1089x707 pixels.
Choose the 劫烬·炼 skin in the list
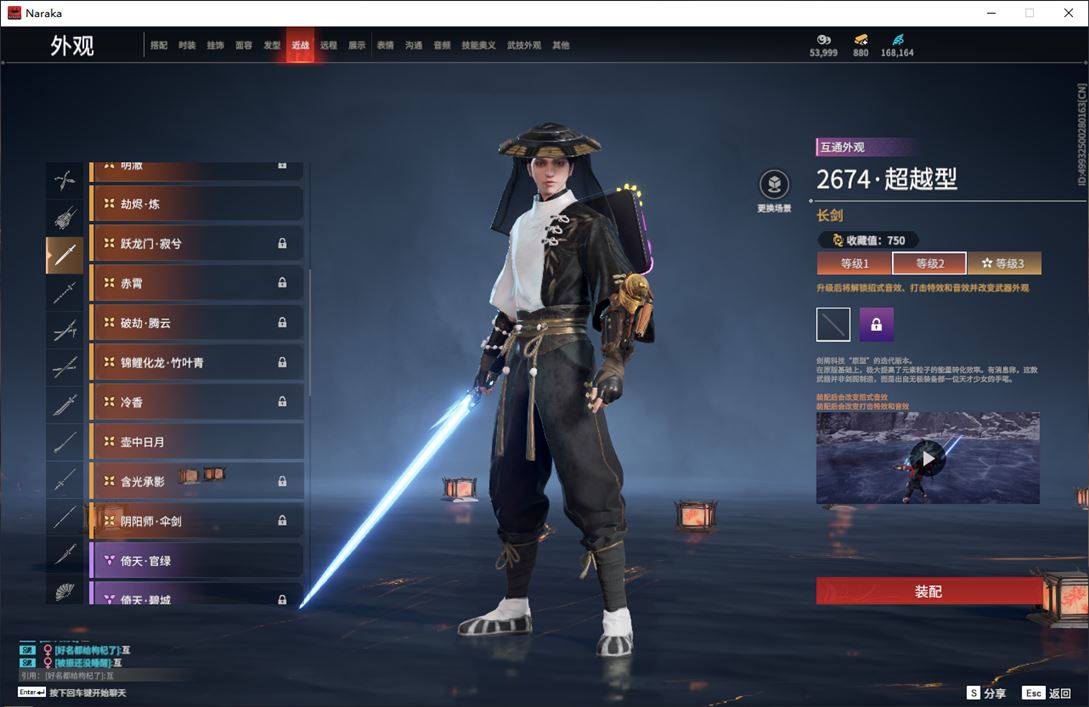196,204
